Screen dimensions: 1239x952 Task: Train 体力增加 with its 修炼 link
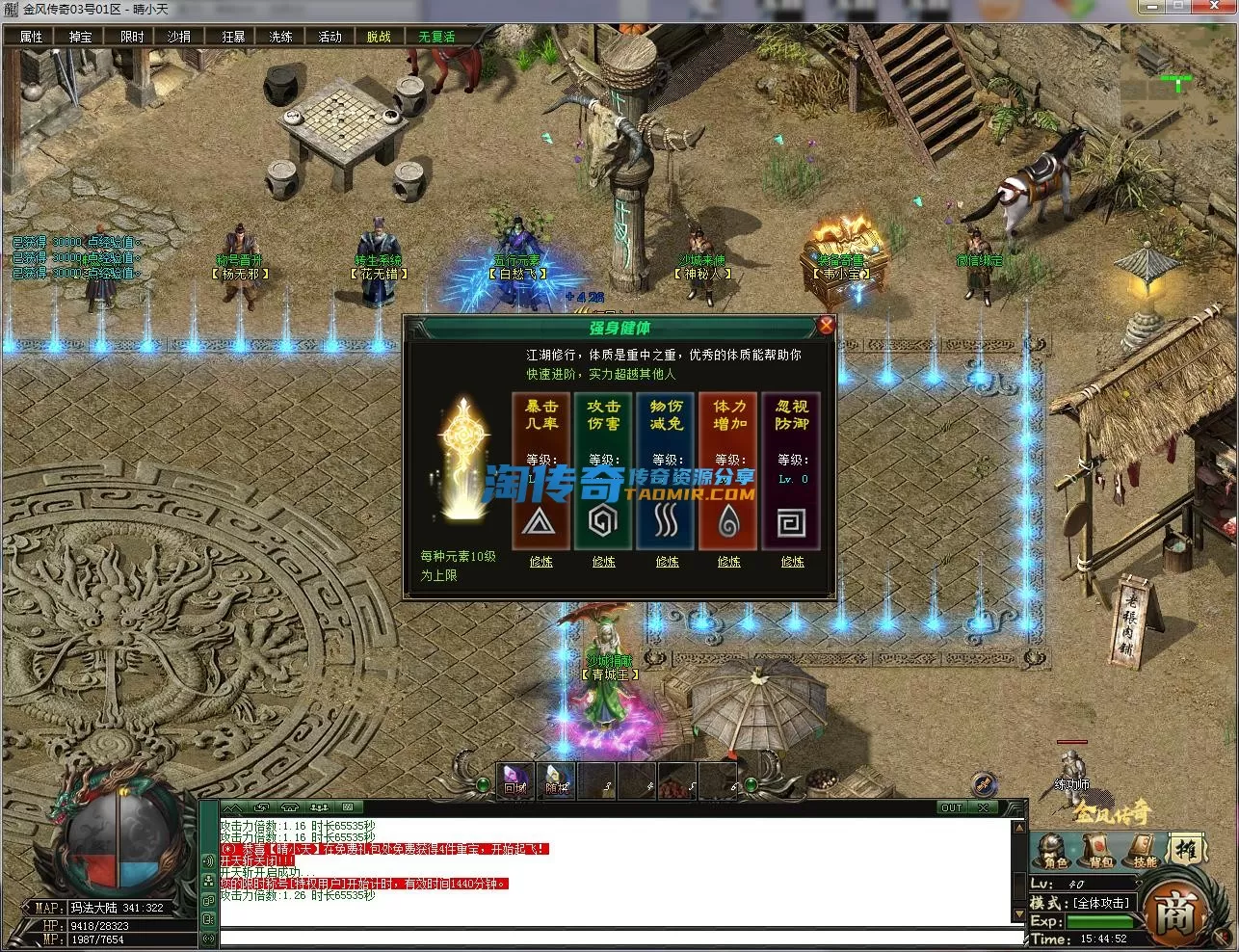(x=729, y=561)
